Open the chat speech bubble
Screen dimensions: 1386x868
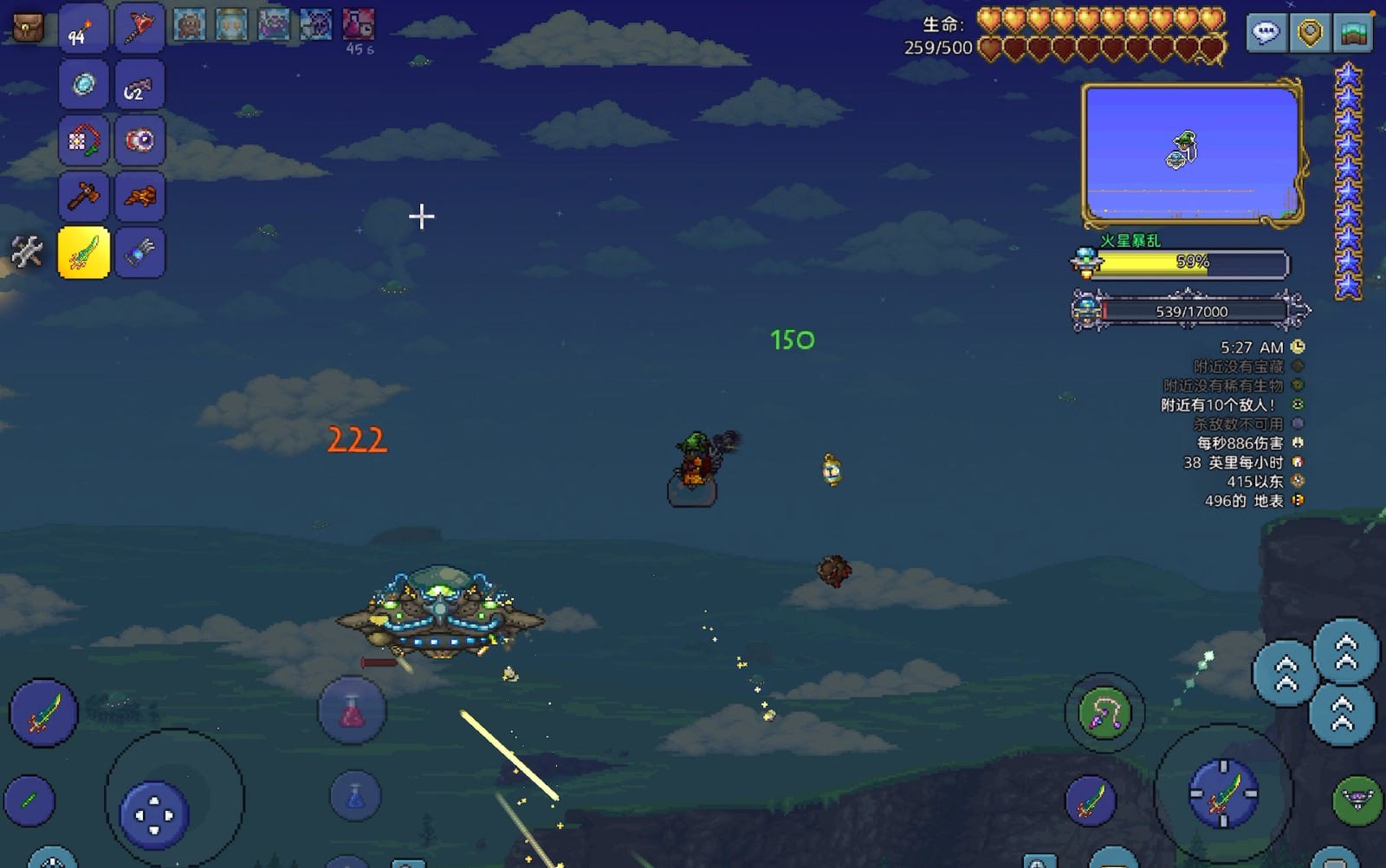(x=1266, y=34)
